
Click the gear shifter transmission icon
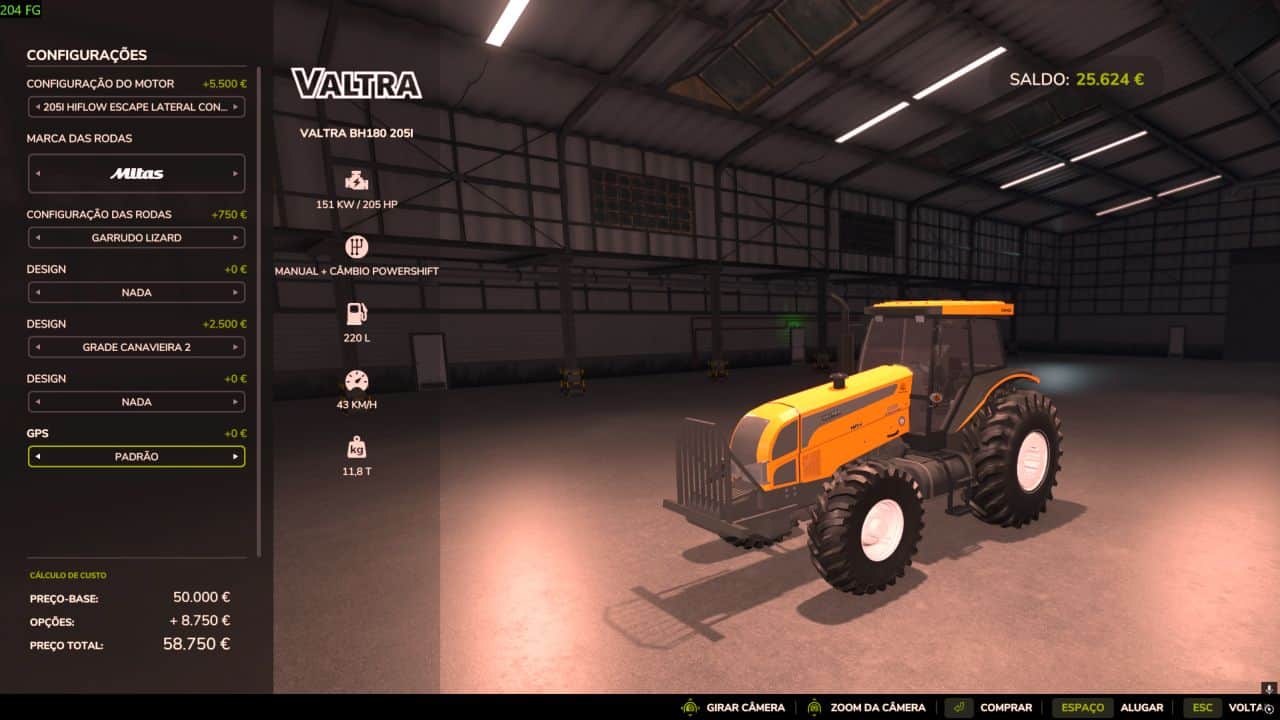point(357,245)
